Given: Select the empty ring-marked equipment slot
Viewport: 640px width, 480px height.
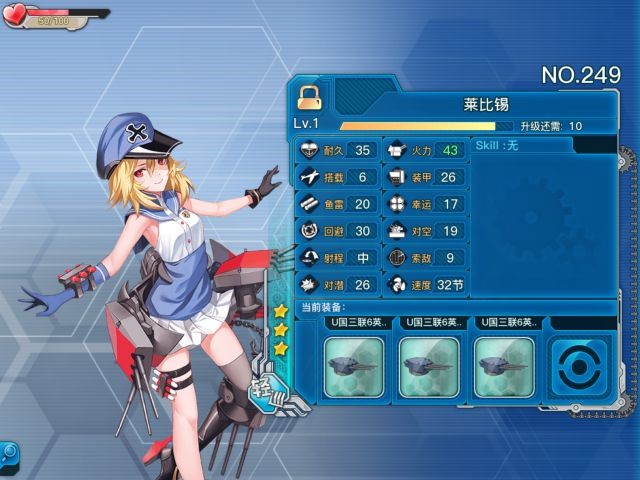Looking at the screenshot, I should pyautogui.click(x=579, y=367).
